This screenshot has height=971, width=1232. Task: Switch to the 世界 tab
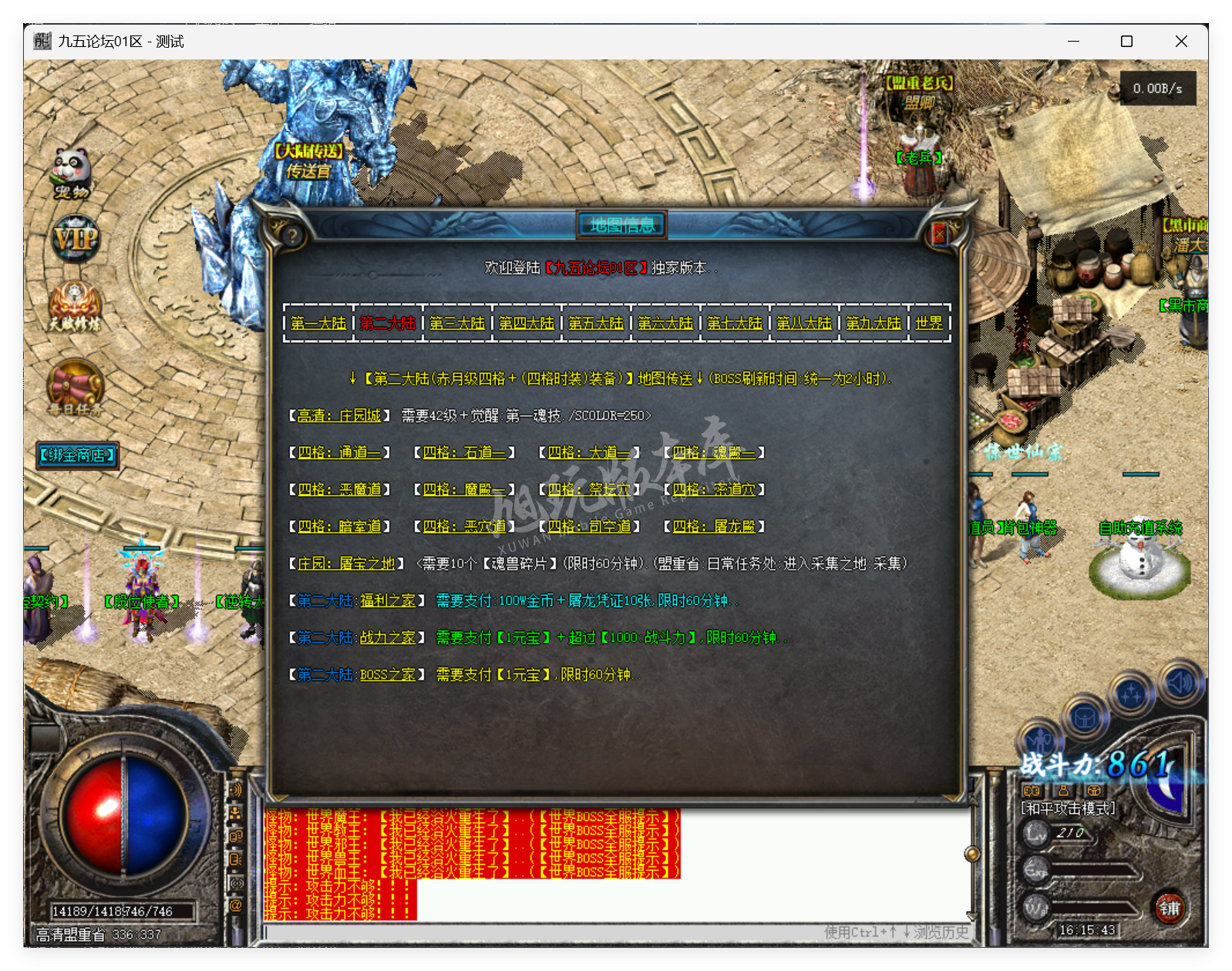(927, 324)
